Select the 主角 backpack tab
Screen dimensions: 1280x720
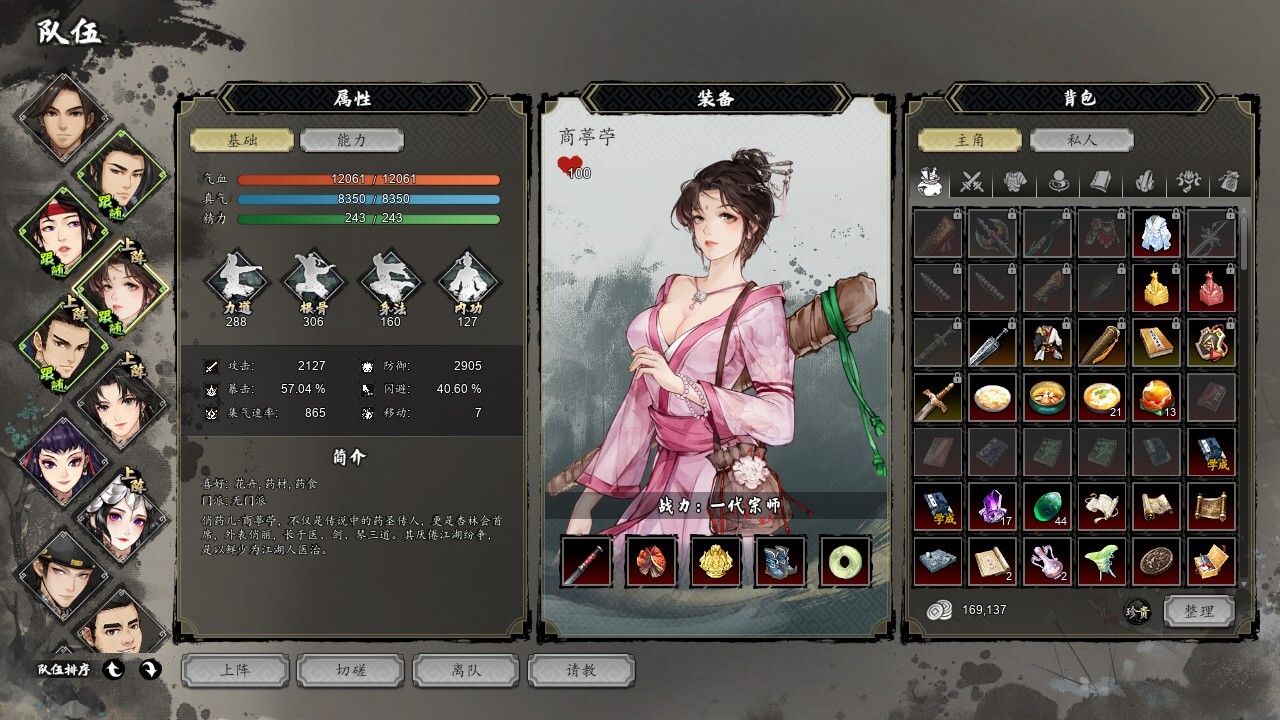(x=970, y=141)
